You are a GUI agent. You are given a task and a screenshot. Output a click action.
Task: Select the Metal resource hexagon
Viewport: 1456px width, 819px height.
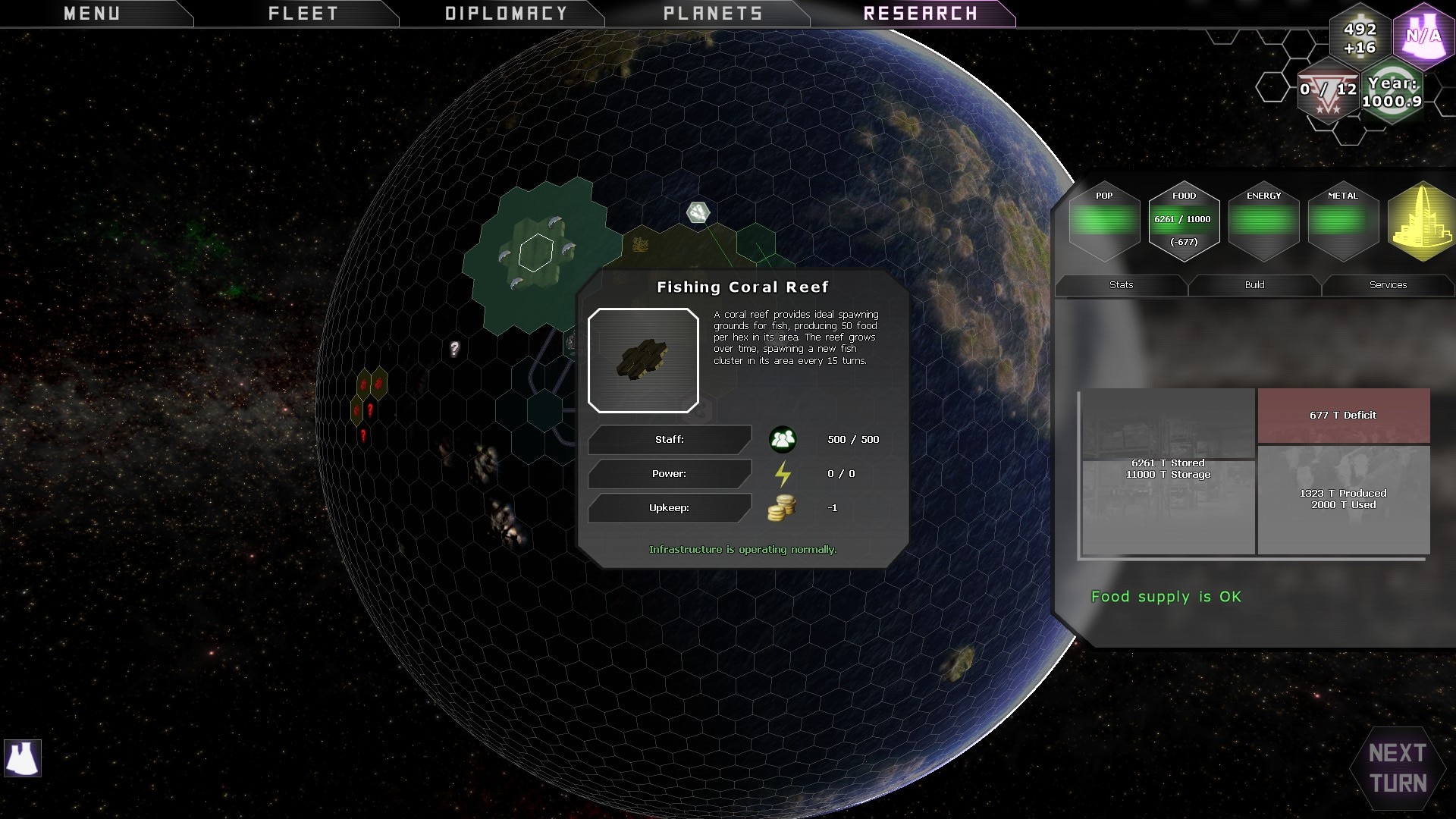point(1343,221)
